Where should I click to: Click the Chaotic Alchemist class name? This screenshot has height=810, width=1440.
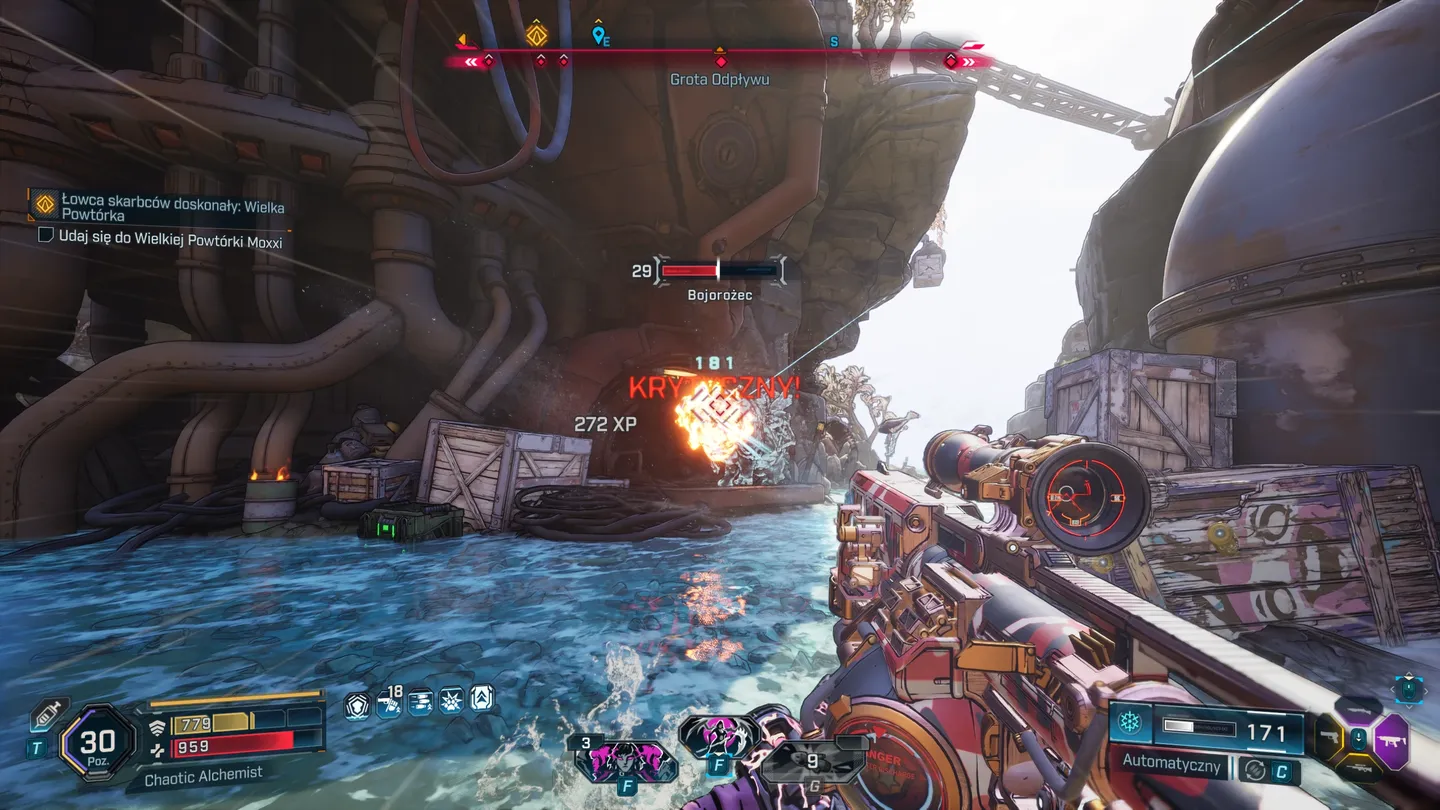[x=202, y=773]
